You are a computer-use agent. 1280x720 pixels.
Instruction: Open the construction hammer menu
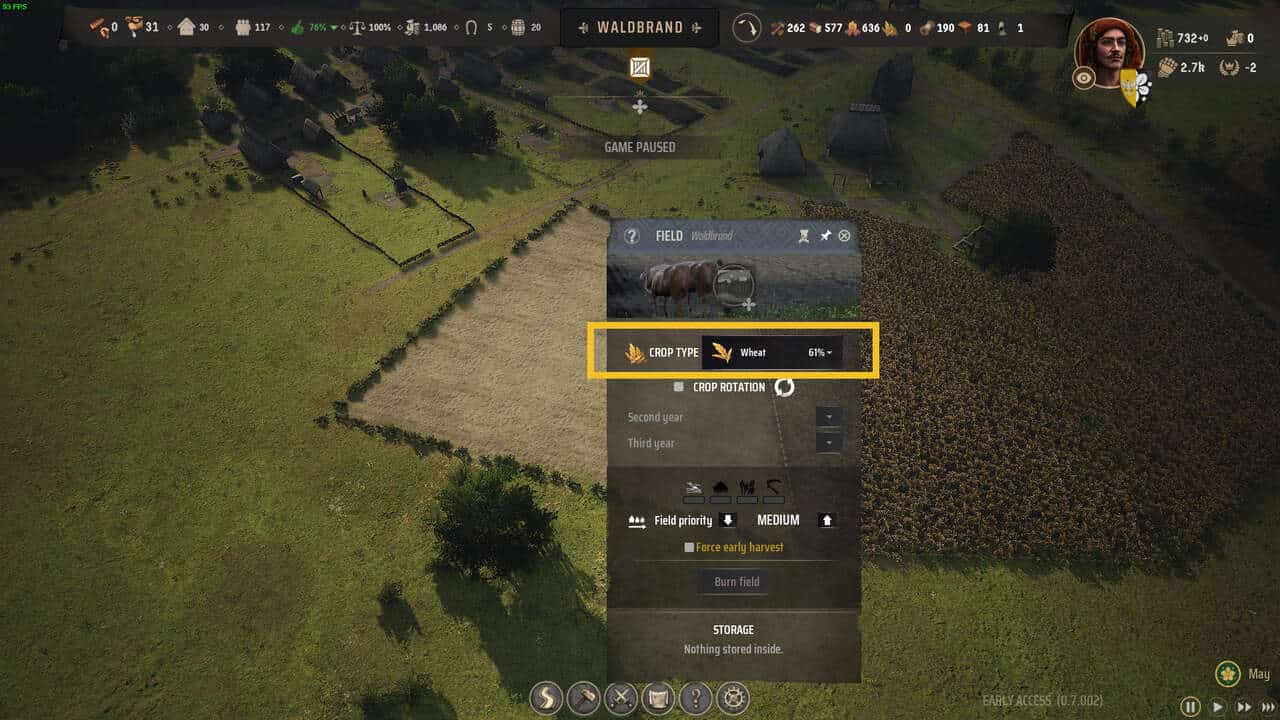click(x=583, y=697)
